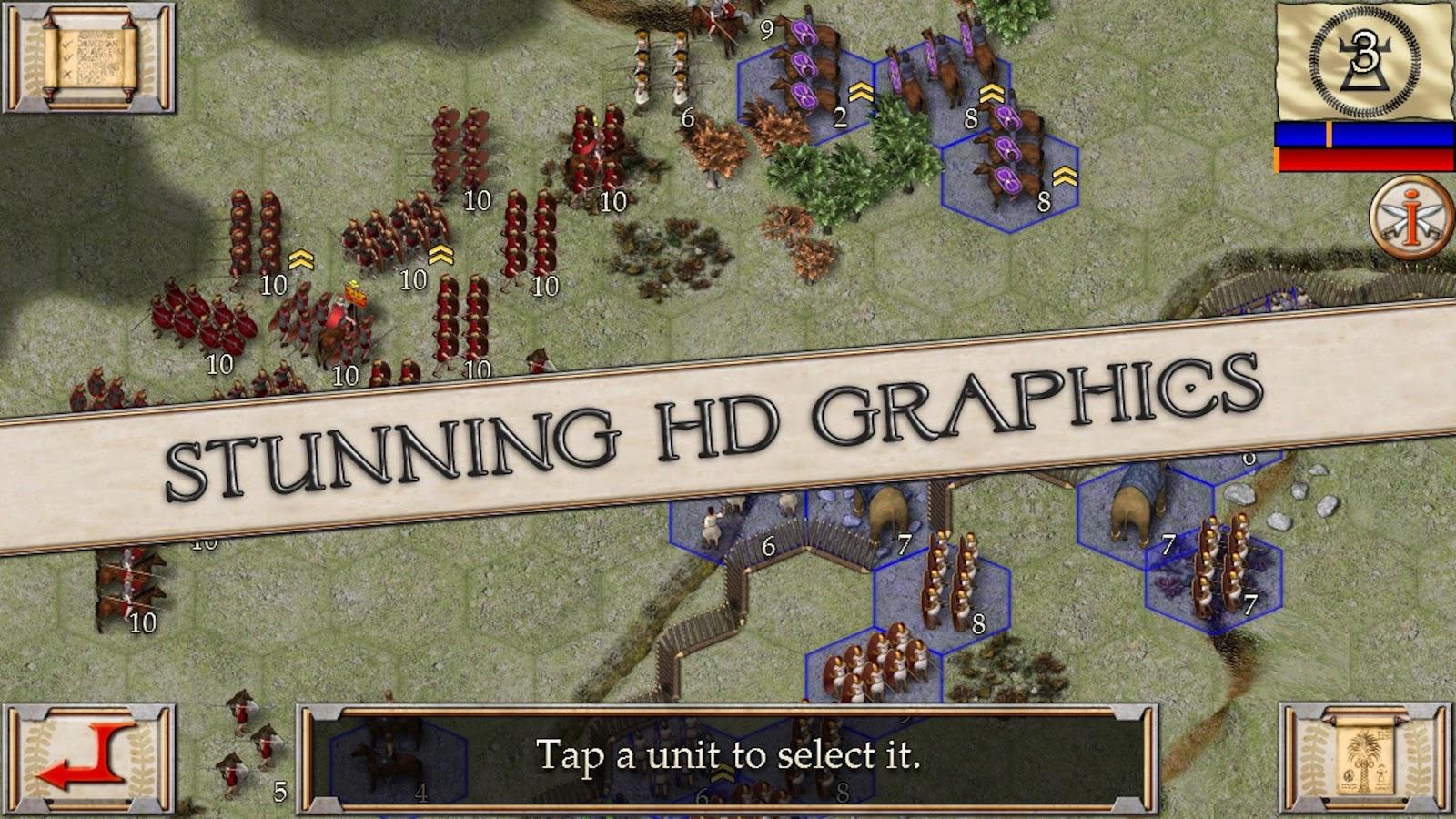Image resolution: width=1456 pixels, height=819 pixels.
Task: Click the yellow chevron marker above the legionaries
Action: (300, 258)
